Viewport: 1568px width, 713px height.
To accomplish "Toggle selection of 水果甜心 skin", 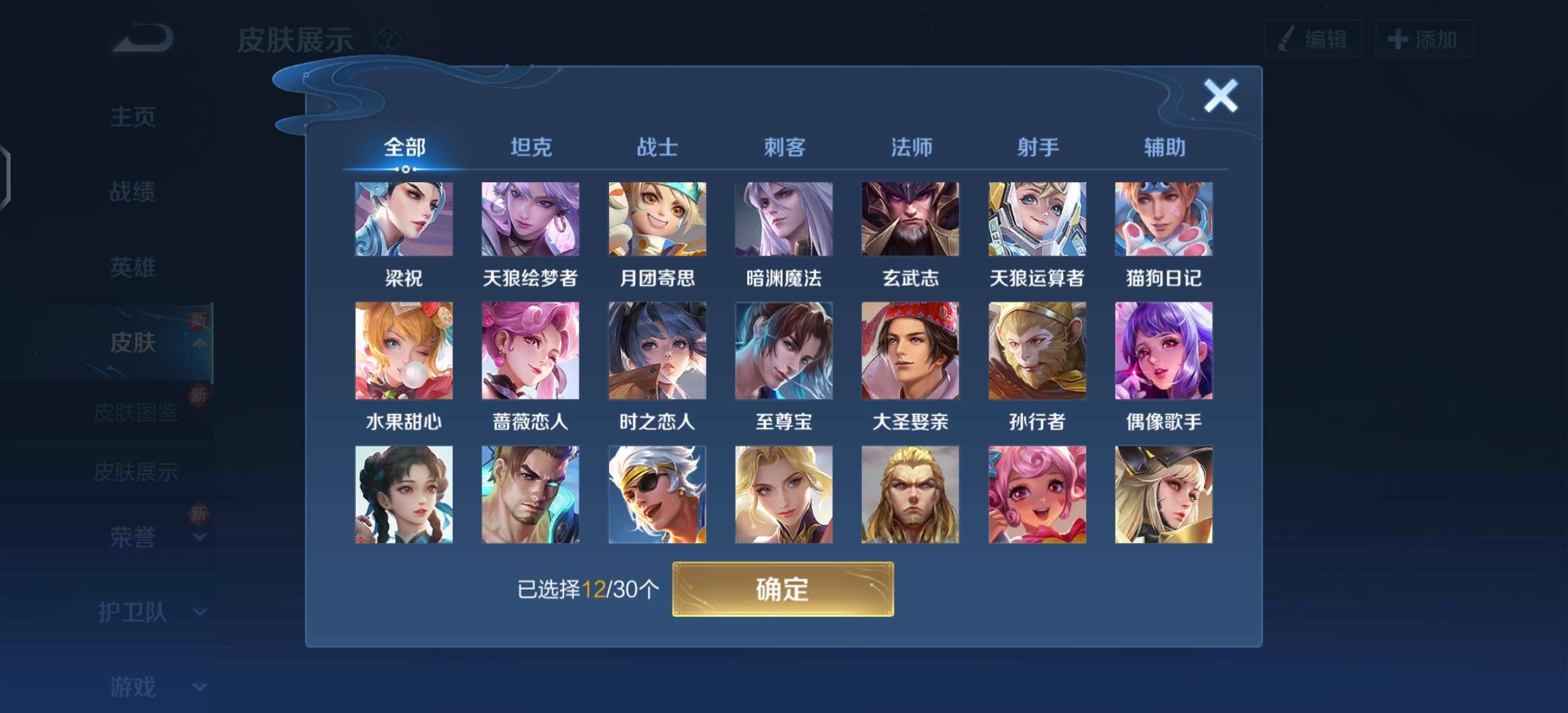I will (x=403, y=351).
